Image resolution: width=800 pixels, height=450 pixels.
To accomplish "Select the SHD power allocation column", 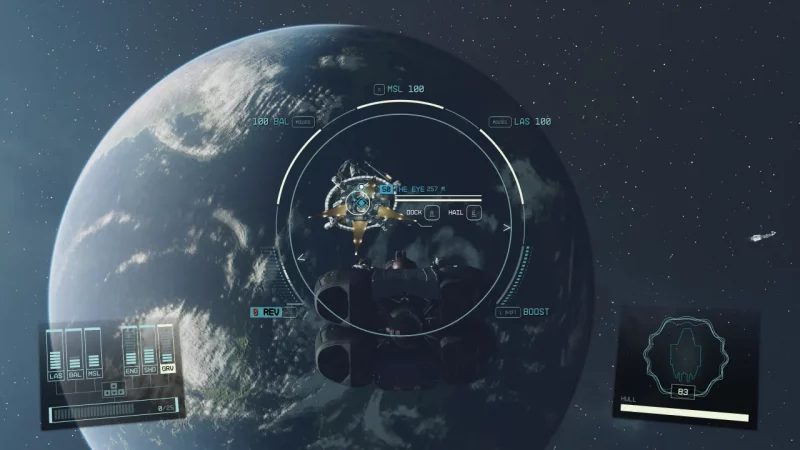I will coord(148,353).
